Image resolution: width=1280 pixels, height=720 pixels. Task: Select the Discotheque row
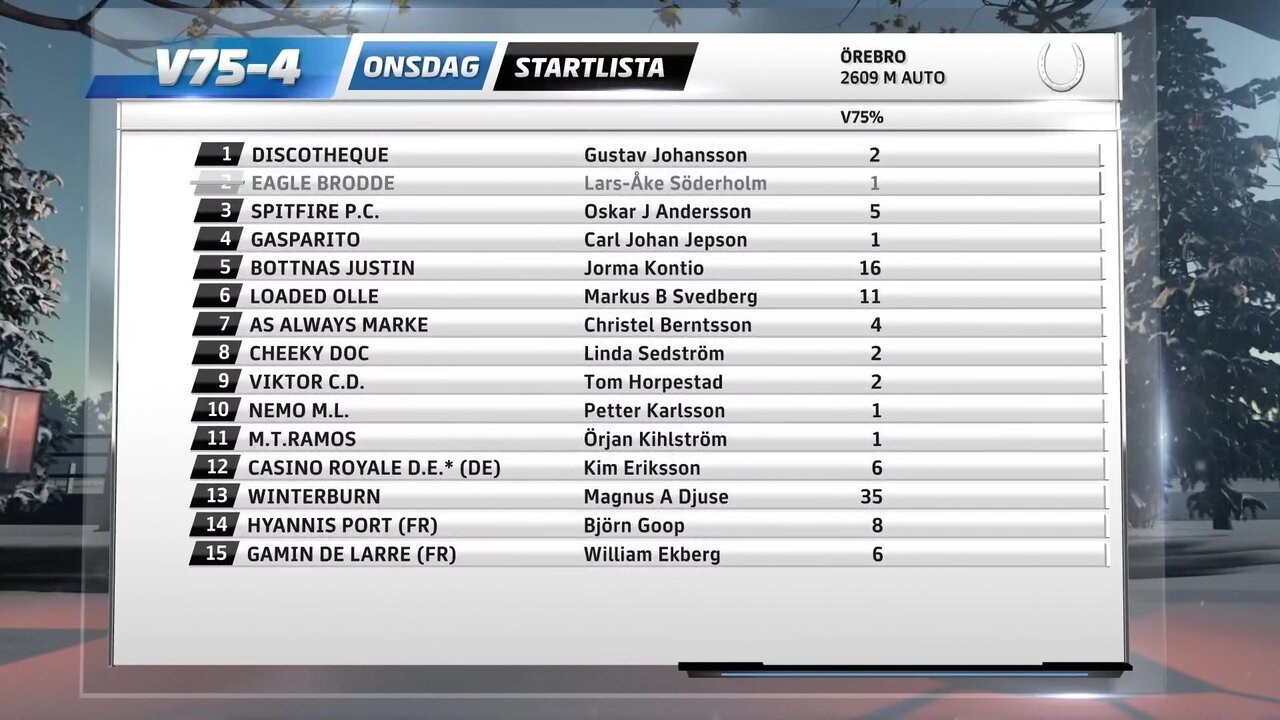pos(320,155)
